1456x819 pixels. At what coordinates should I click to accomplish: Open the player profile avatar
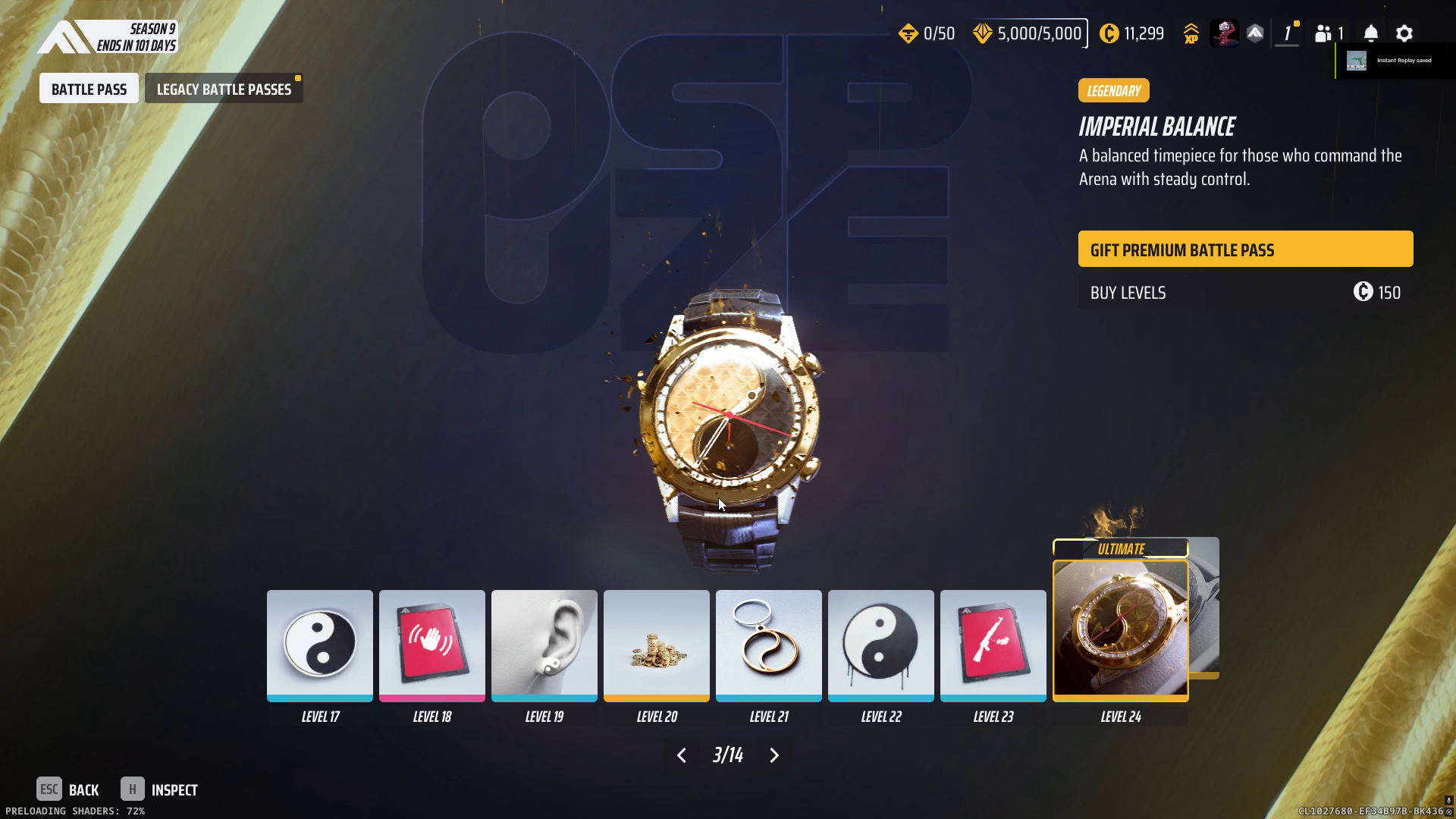[1224, 33]
